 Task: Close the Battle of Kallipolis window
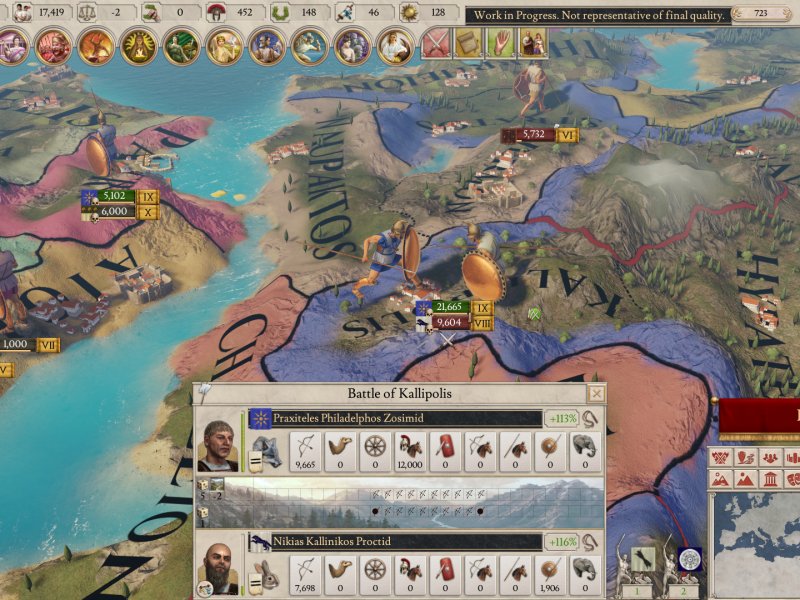pos(597,394)
